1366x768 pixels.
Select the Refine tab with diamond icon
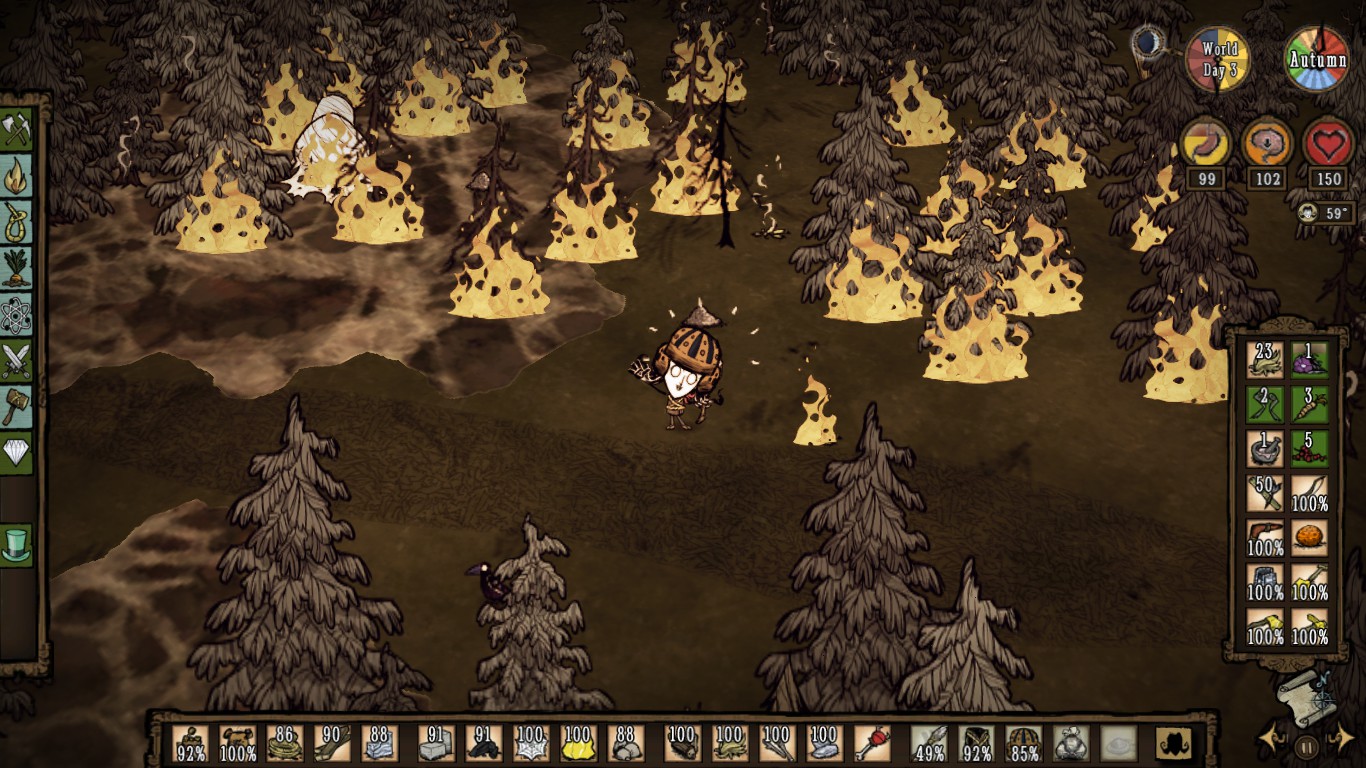pos(17,453)
